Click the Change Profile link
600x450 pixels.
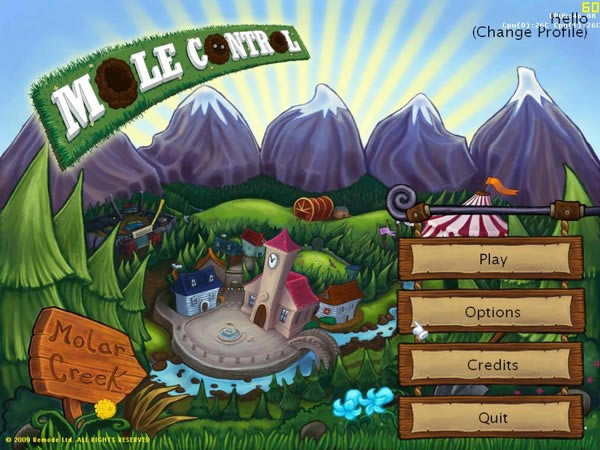[529, 32]
